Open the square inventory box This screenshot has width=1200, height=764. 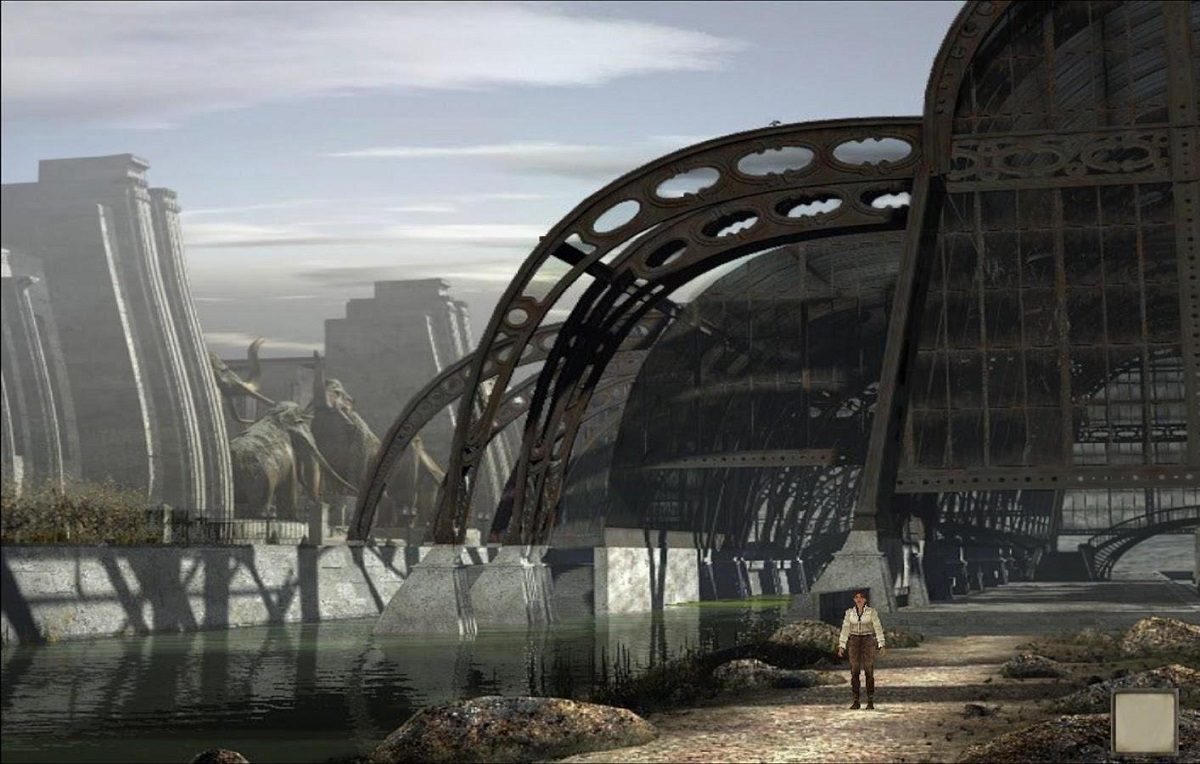pos(1144,721)
